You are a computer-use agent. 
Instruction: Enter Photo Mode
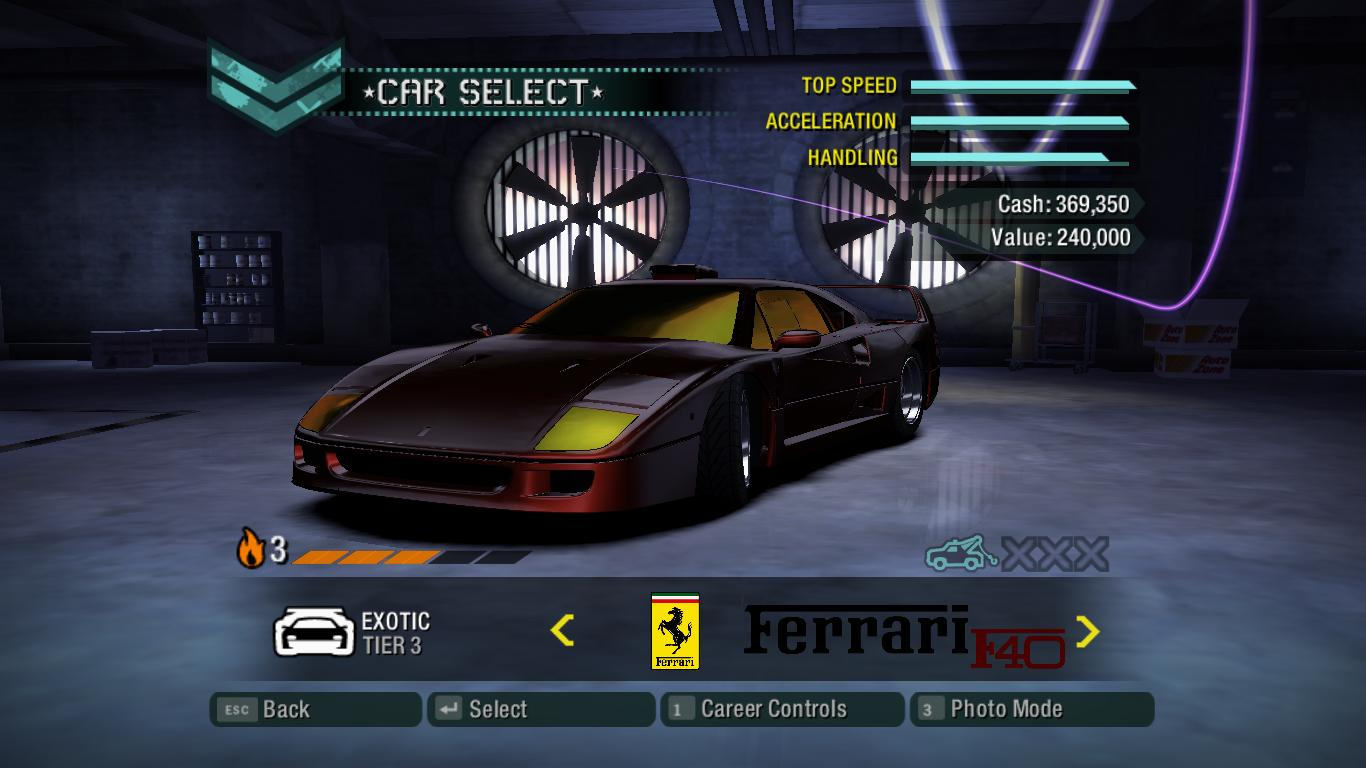[1031, 709]
